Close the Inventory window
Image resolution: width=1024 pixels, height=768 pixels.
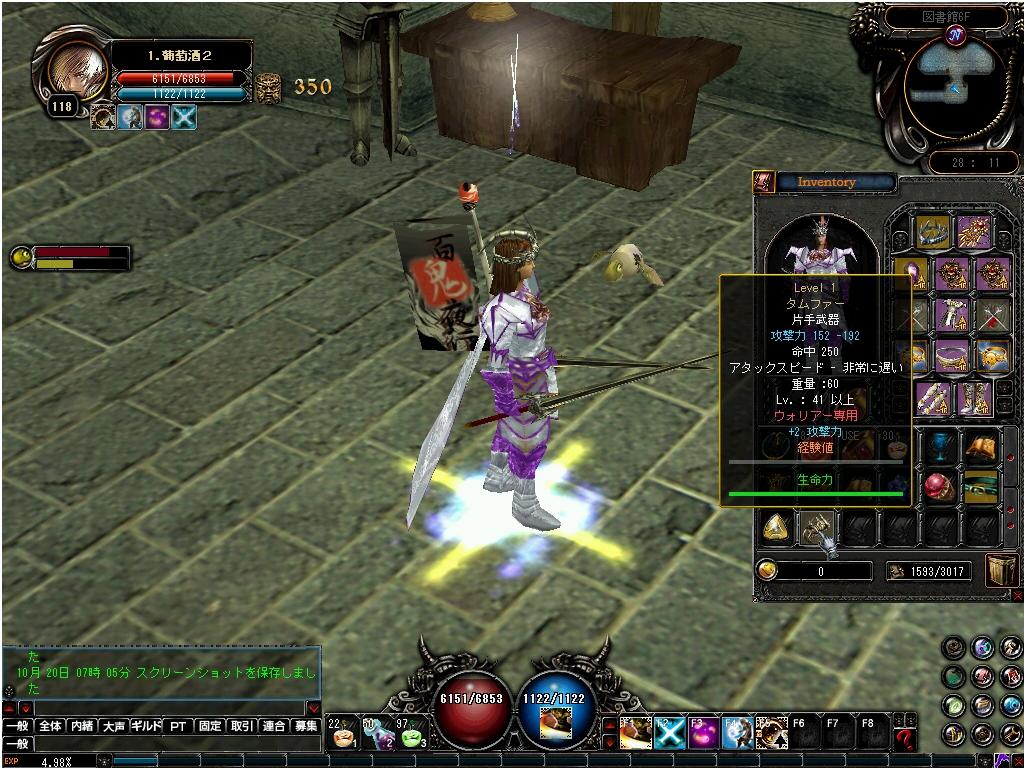tap(1018, 595)
